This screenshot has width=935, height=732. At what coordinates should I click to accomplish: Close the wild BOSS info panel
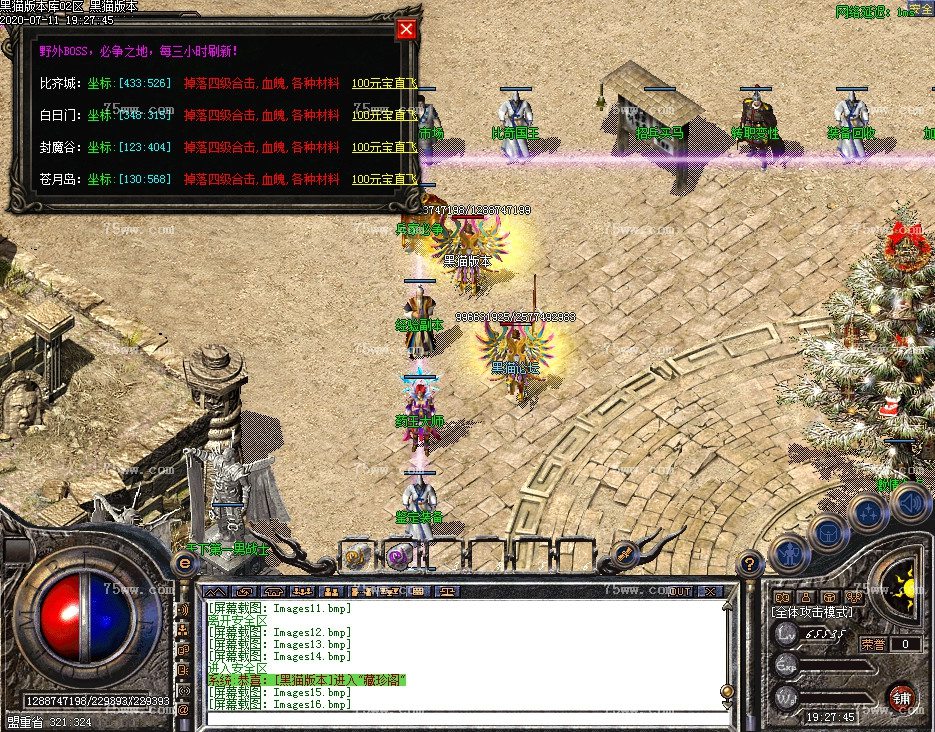(406, 29)
